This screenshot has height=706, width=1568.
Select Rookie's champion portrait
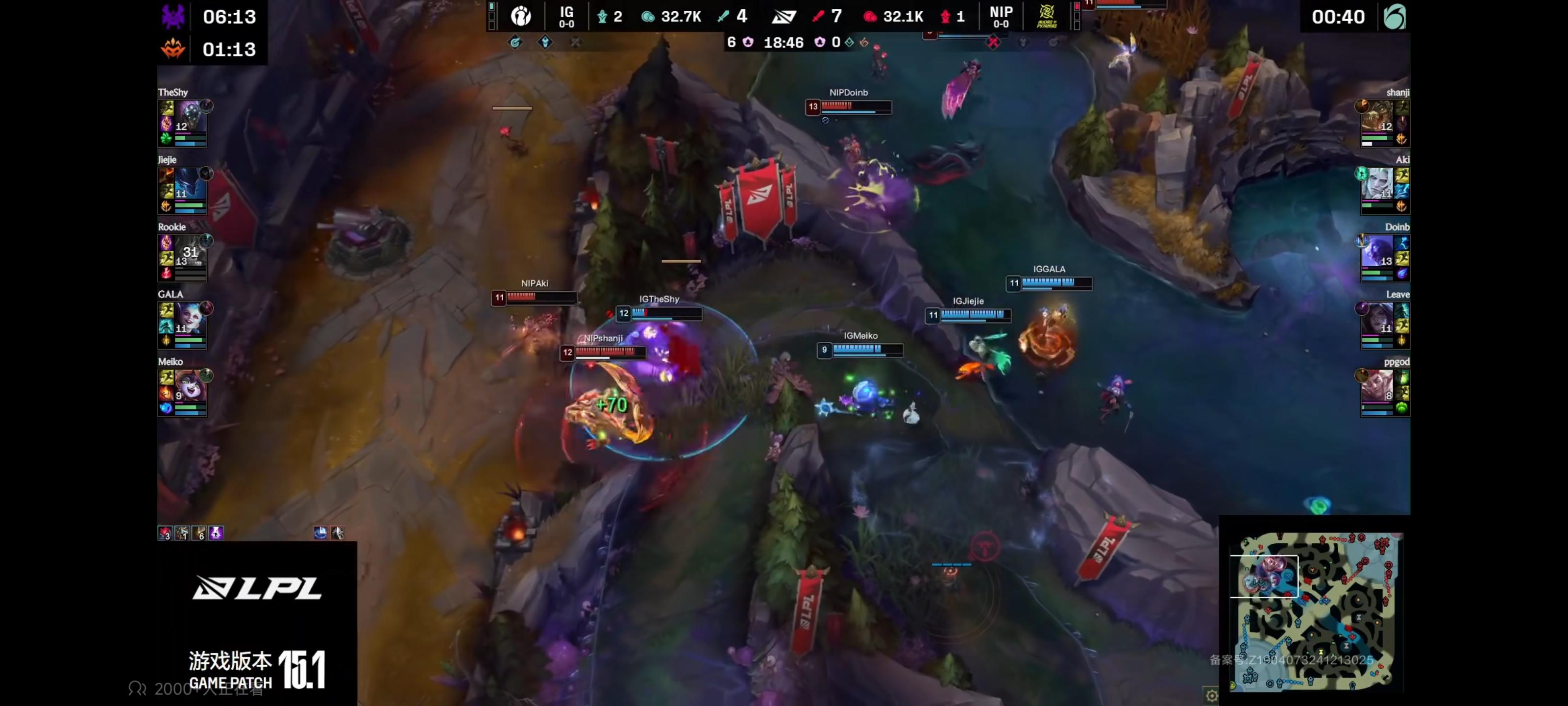tap(190, 251)
